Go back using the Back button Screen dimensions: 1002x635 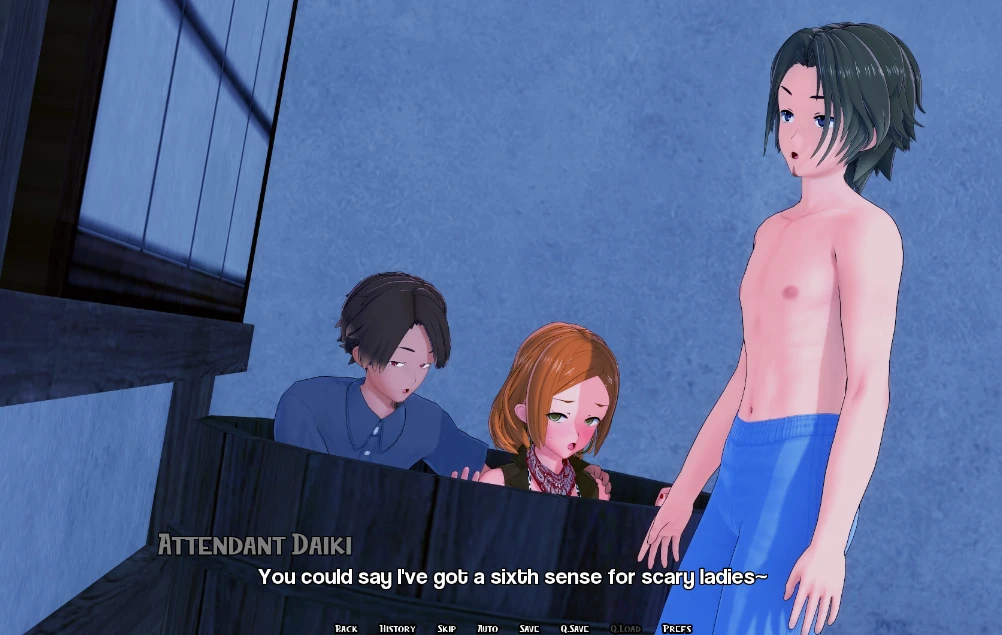[346, 628]
